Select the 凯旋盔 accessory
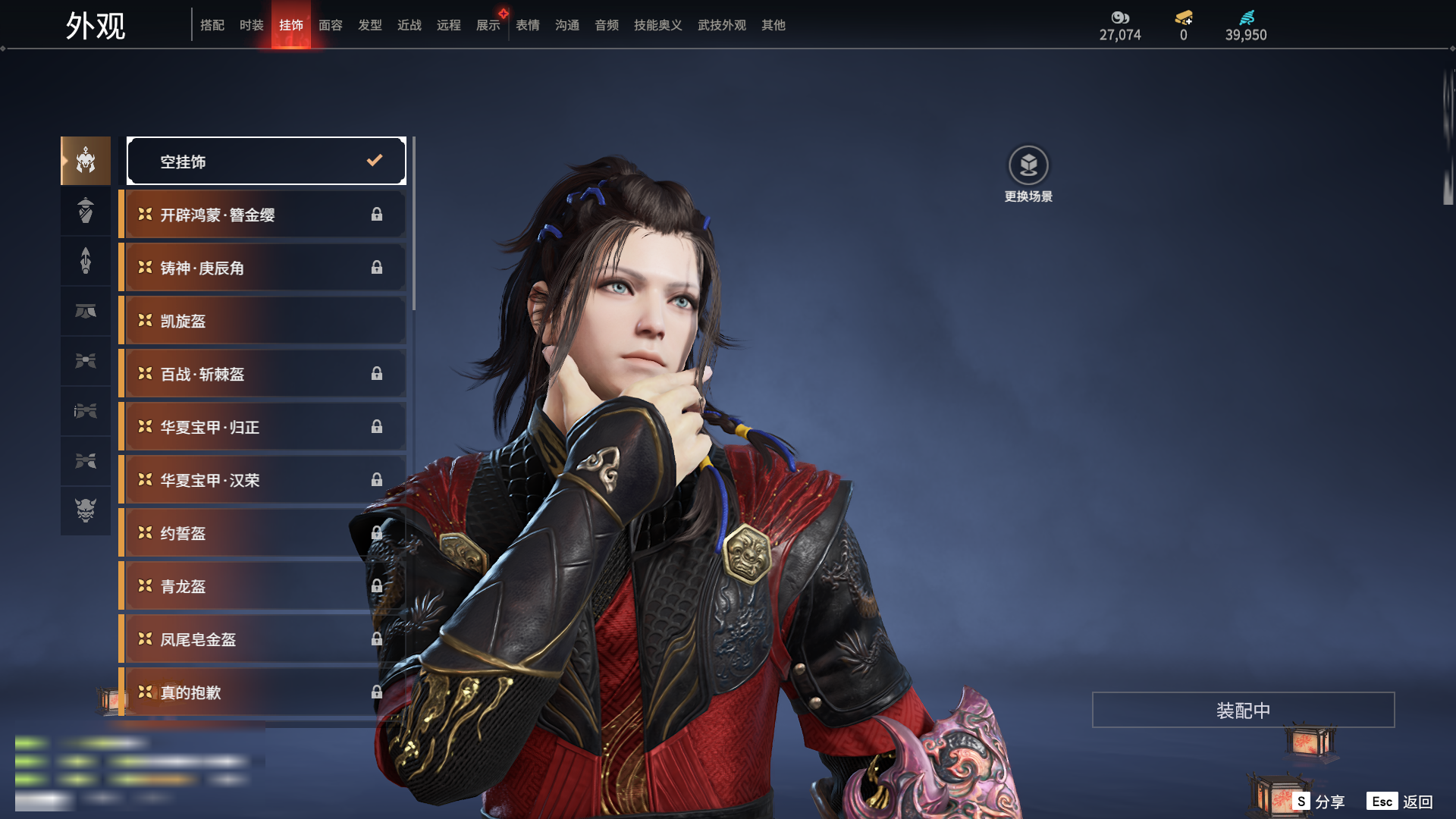This screenshot has width=1456, height=819. (x=262, y=321)
